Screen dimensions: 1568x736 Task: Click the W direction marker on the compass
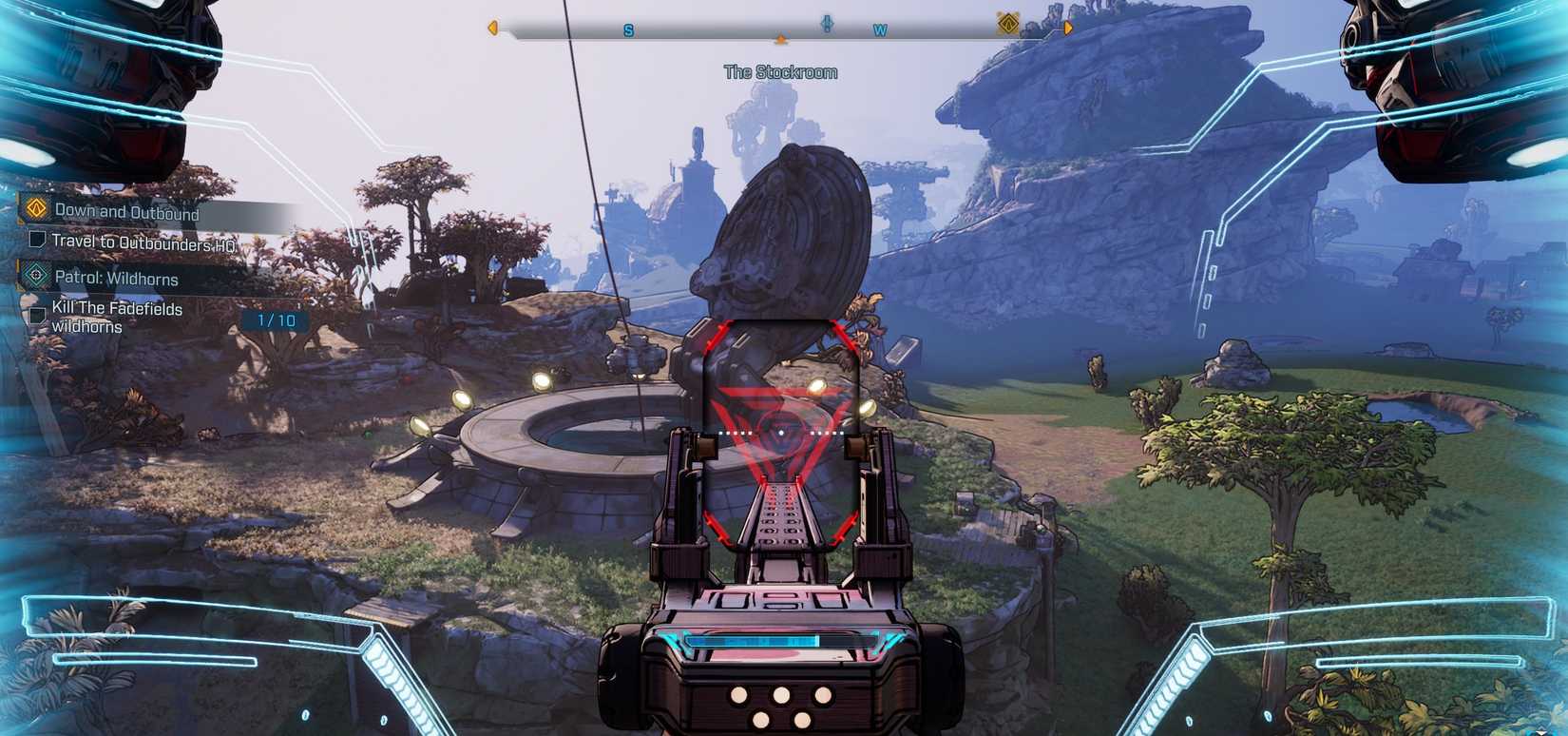point(880,30)
